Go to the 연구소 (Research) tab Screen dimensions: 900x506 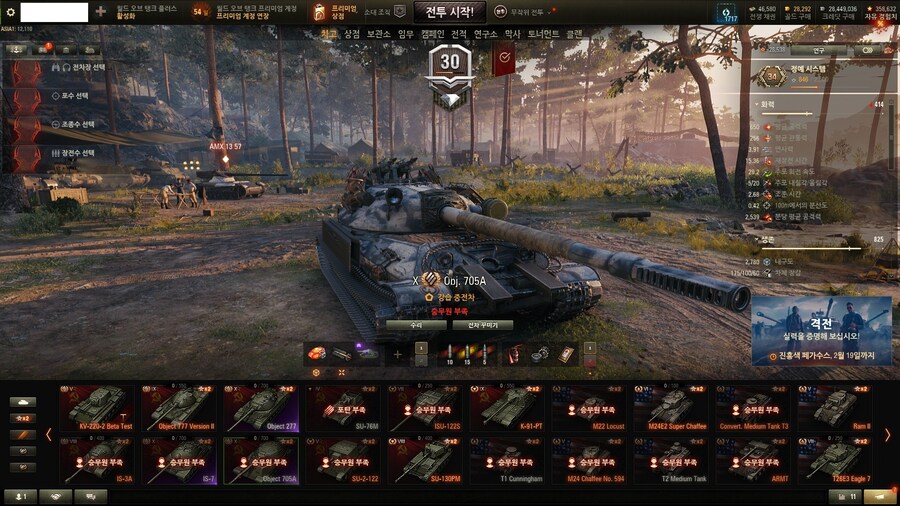pyautogui.click(x=485, y=34)
